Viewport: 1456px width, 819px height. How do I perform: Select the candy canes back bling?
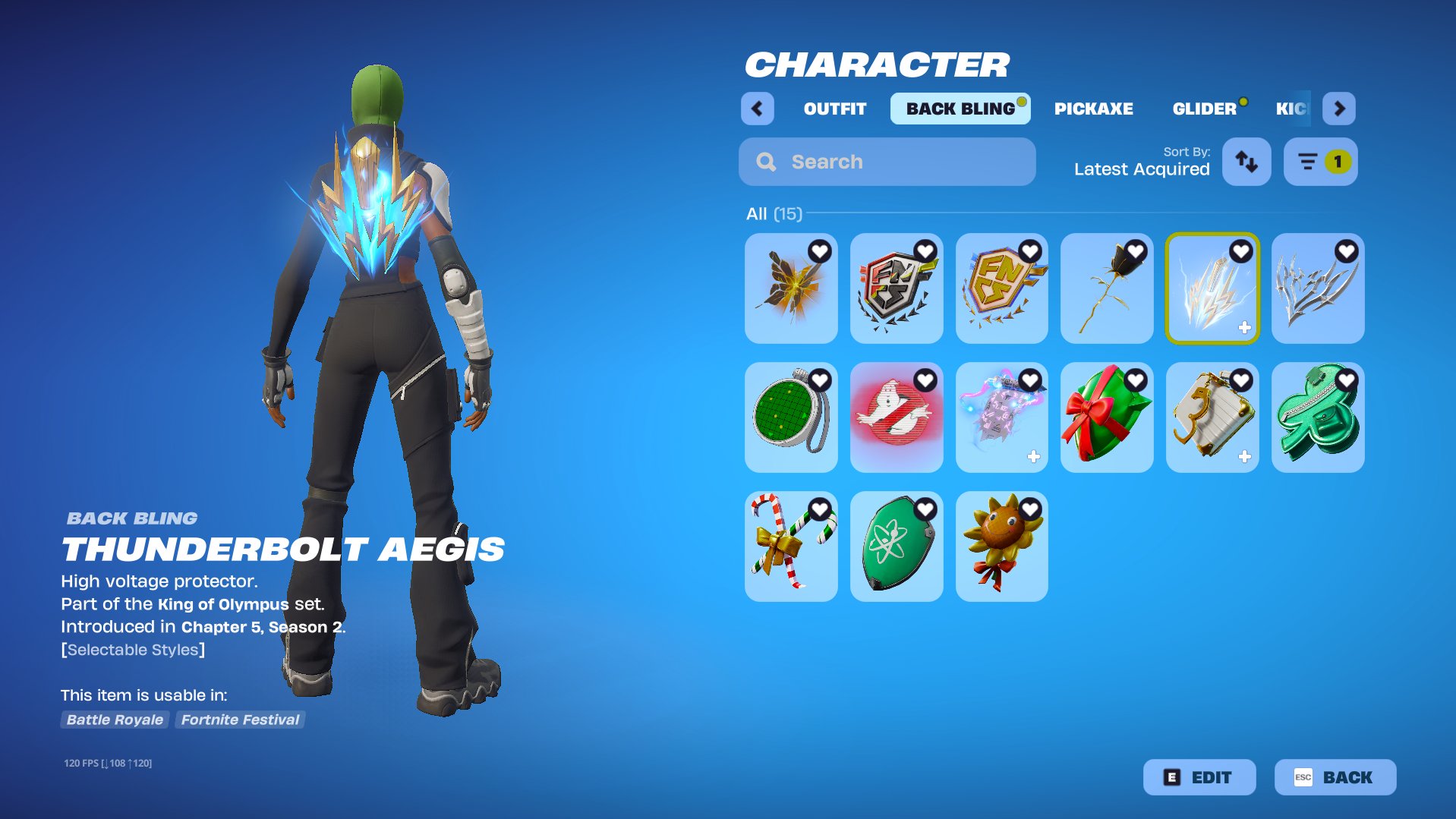point(791,547)
